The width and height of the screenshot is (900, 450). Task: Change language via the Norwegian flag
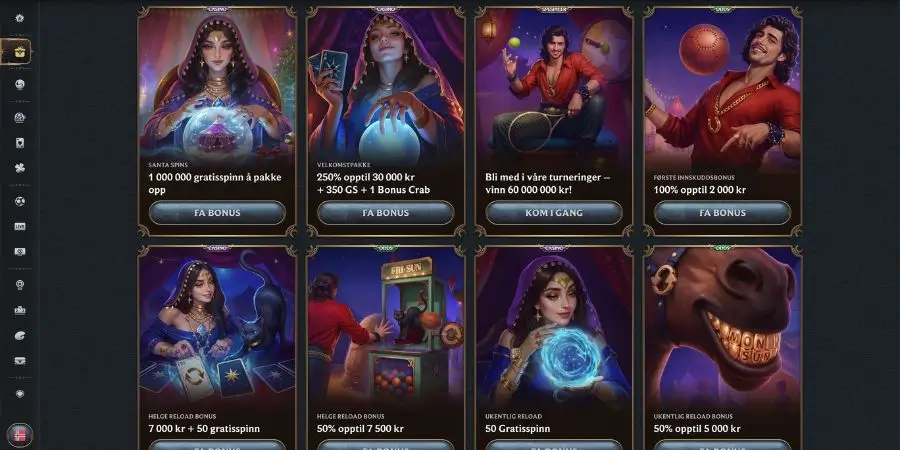[19, 435]
